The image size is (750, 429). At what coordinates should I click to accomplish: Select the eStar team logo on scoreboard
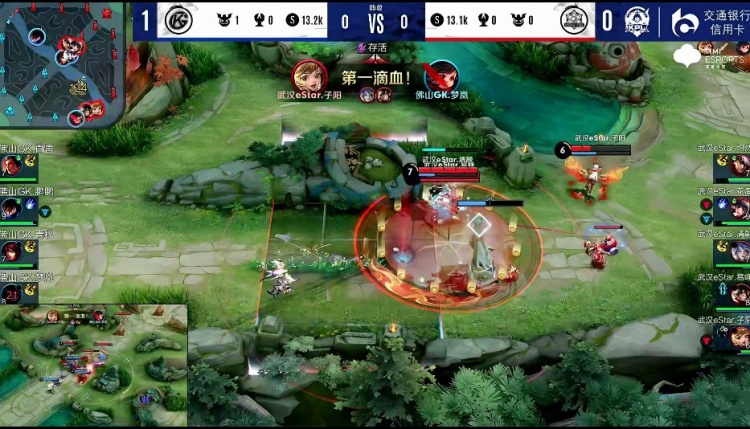point(573,20)
